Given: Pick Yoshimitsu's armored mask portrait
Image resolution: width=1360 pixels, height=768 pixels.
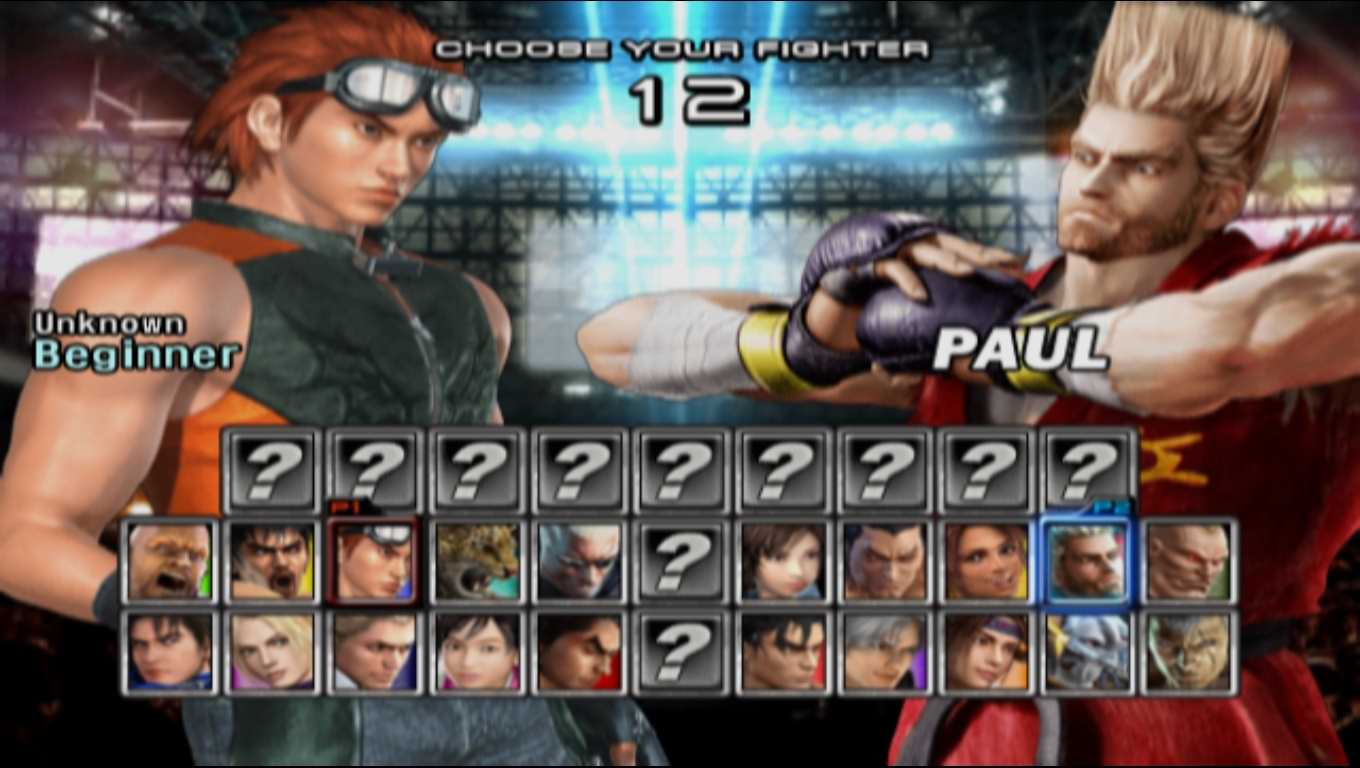Looking at the screenshot, I should [1087, 652].
